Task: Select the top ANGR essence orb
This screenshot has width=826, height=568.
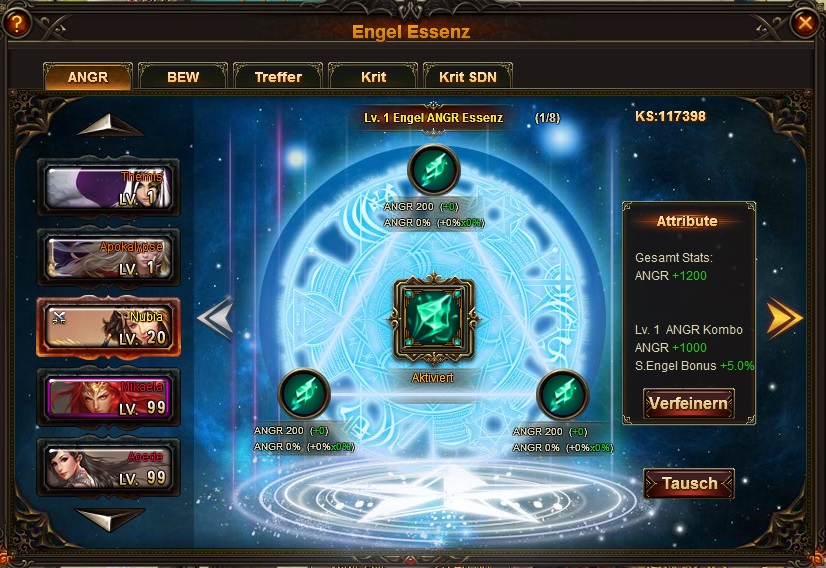Action: click(x=433, y=171)
